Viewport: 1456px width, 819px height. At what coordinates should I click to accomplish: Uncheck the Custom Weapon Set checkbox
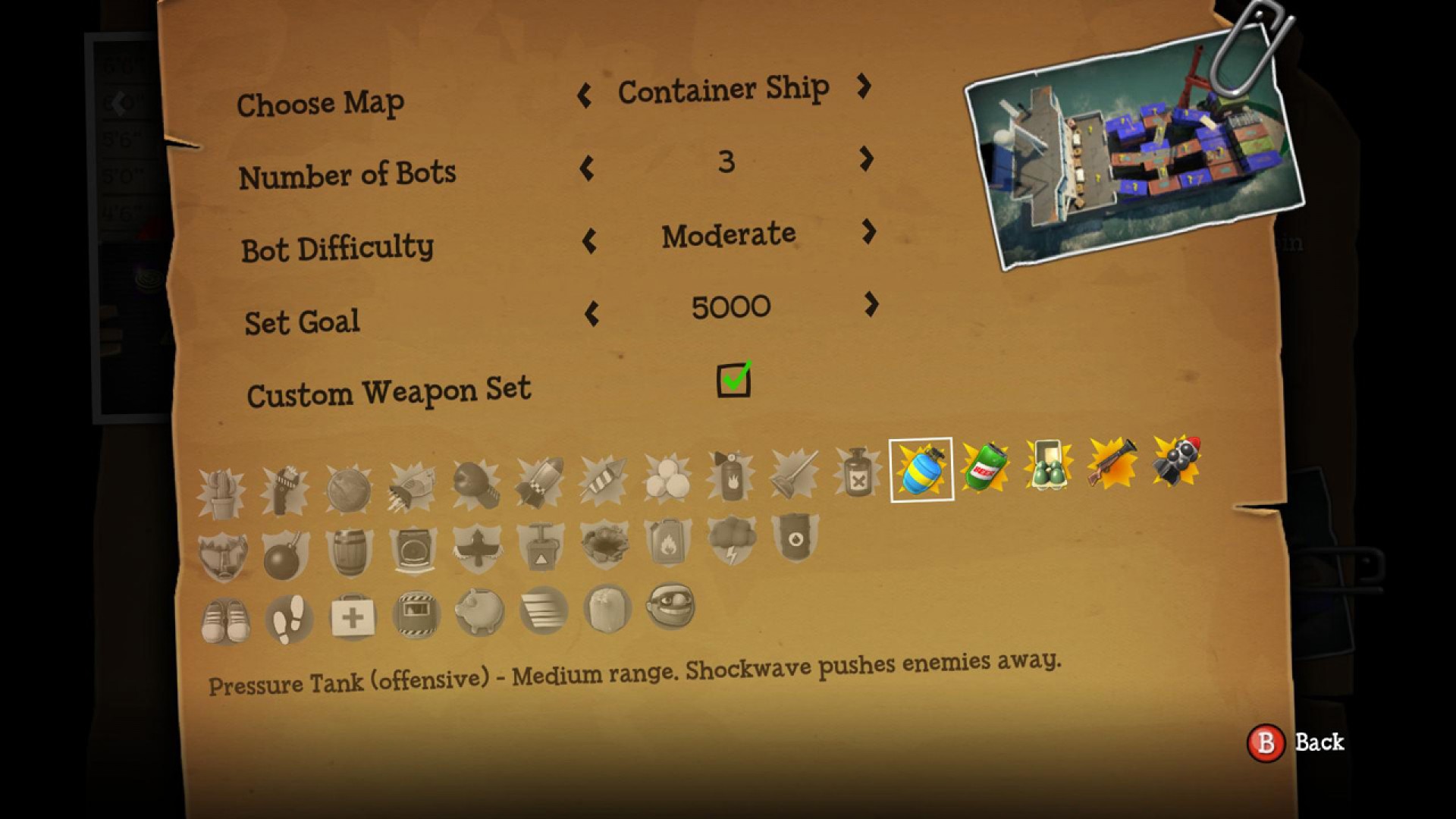click(x=733, y=379)
